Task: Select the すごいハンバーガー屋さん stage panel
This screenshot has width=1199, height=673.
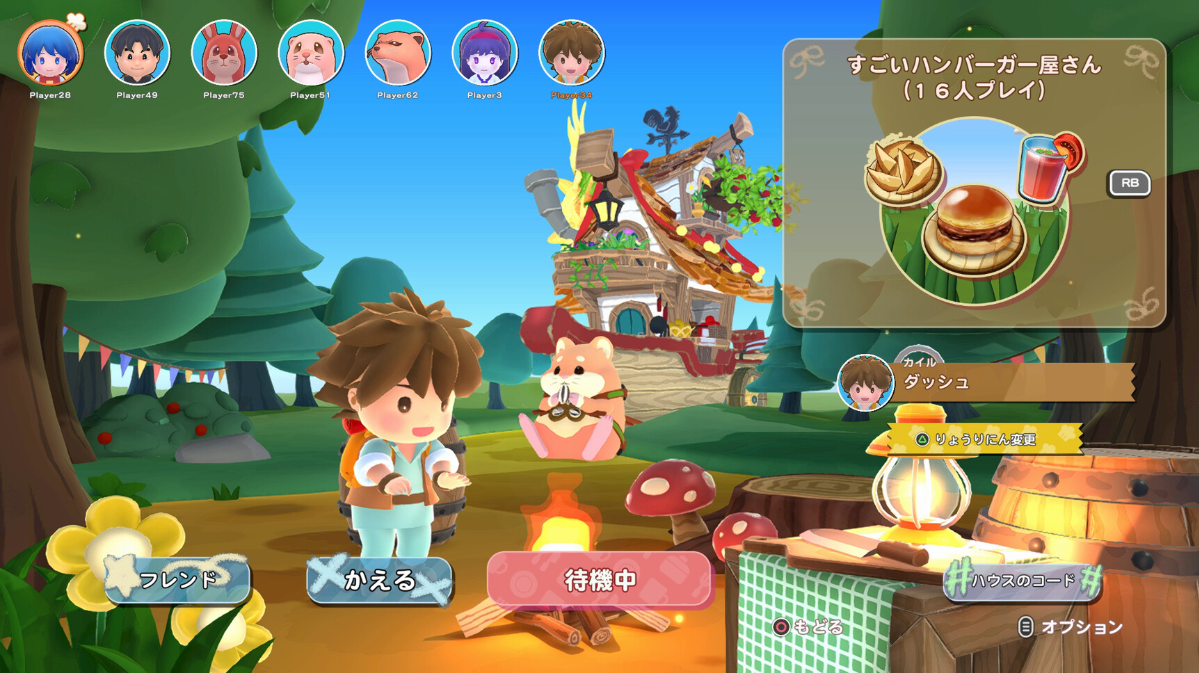Action: click(x=974, y=185)
